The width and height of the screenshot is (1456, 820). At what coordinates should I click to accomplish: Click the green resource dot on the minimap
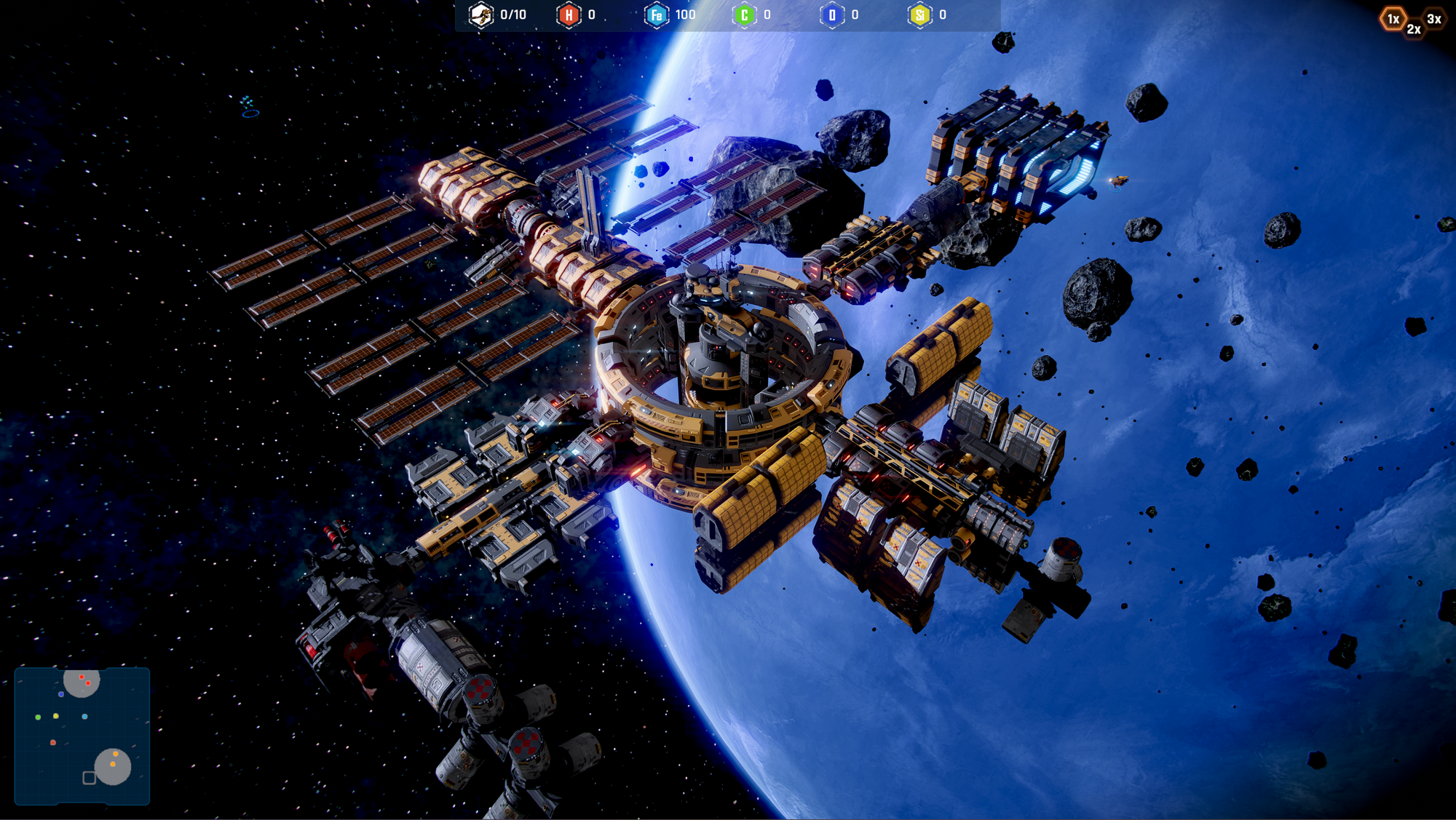tap(38, 717)
